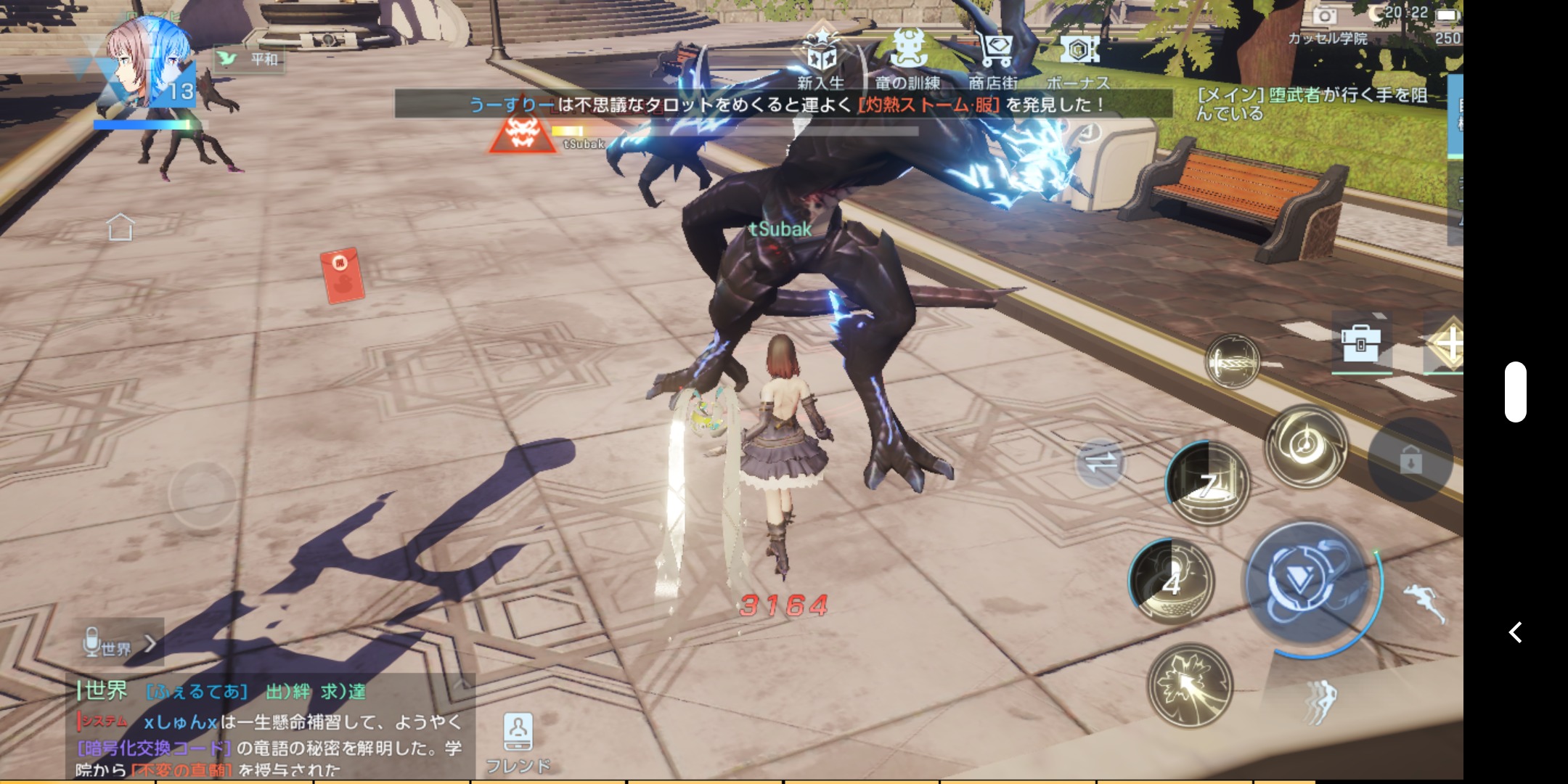
Task: Open the 商店街 shop cart icon
Action: [994, 57]
